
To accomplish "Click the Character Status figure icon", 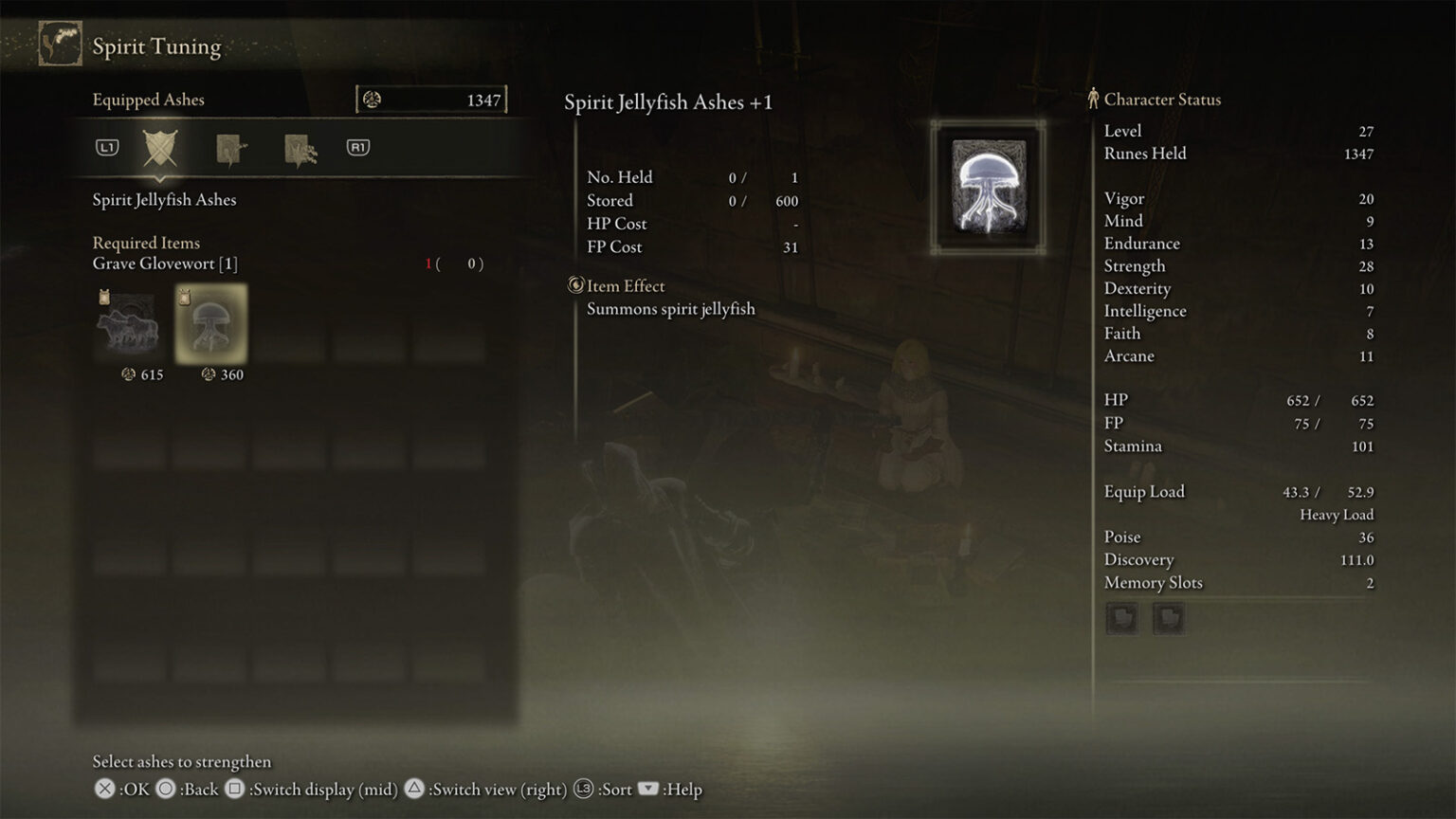I will point(1095,99).
